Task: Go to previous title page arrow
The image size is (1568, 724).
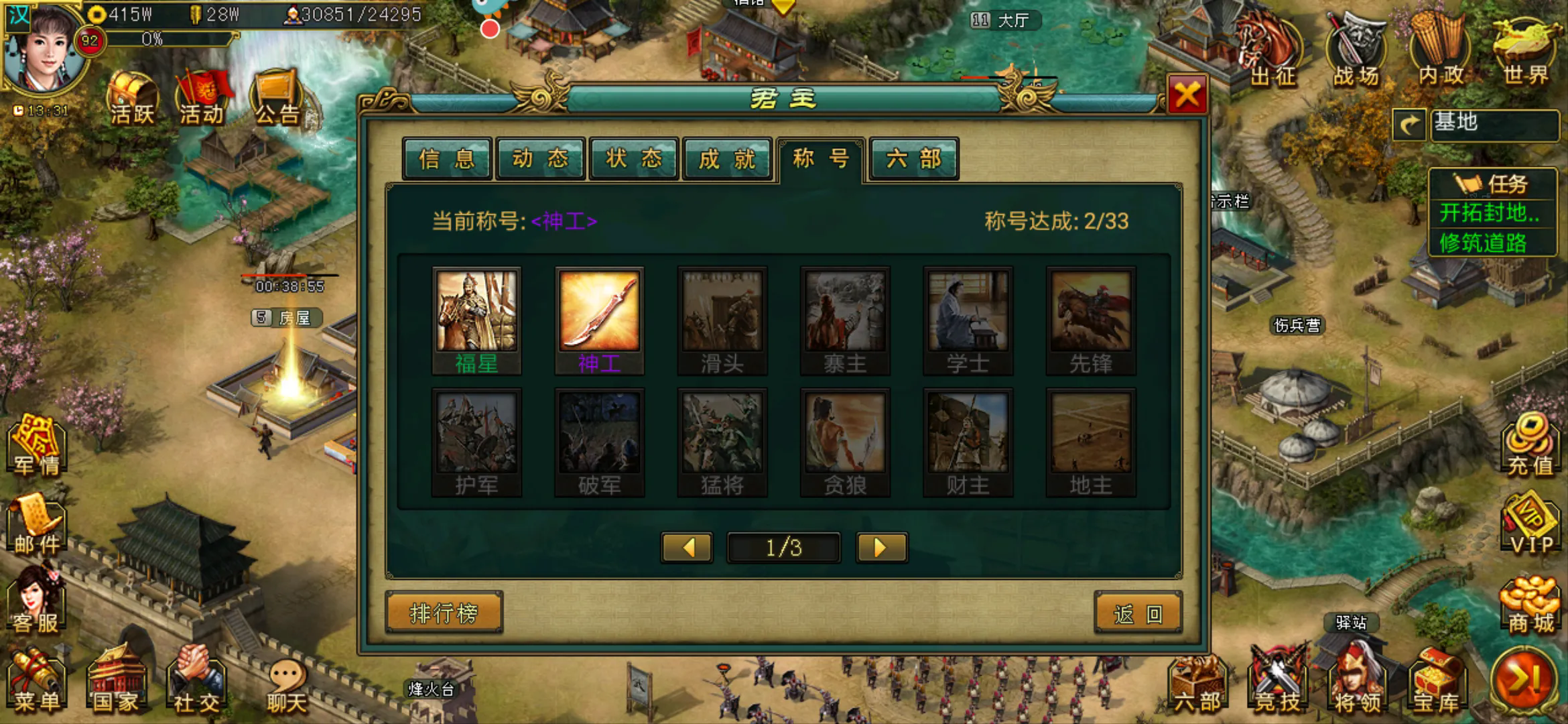Action: tap(686, 548)
